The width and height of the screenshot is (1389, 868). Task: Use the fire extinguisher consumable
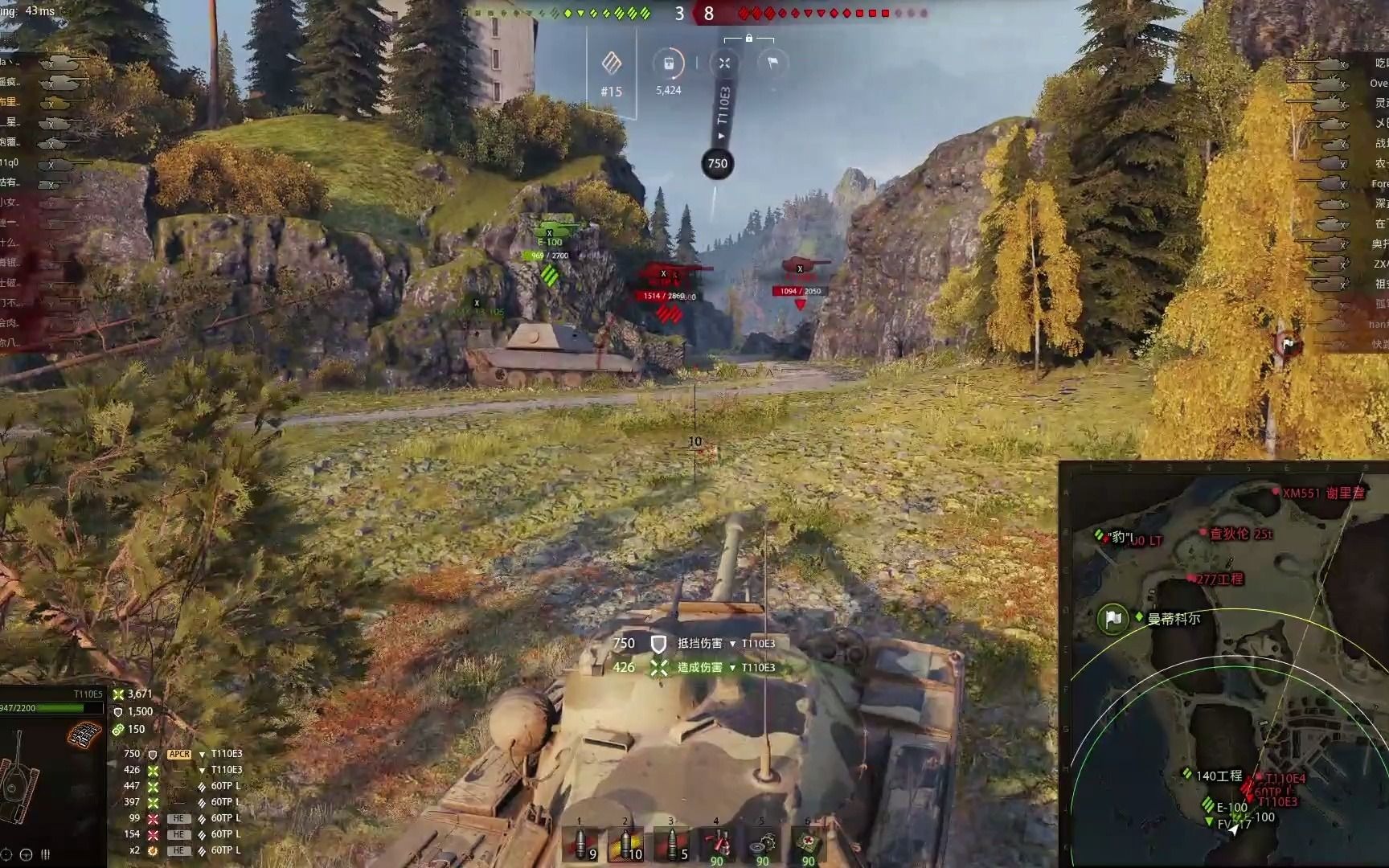point(717,844)
